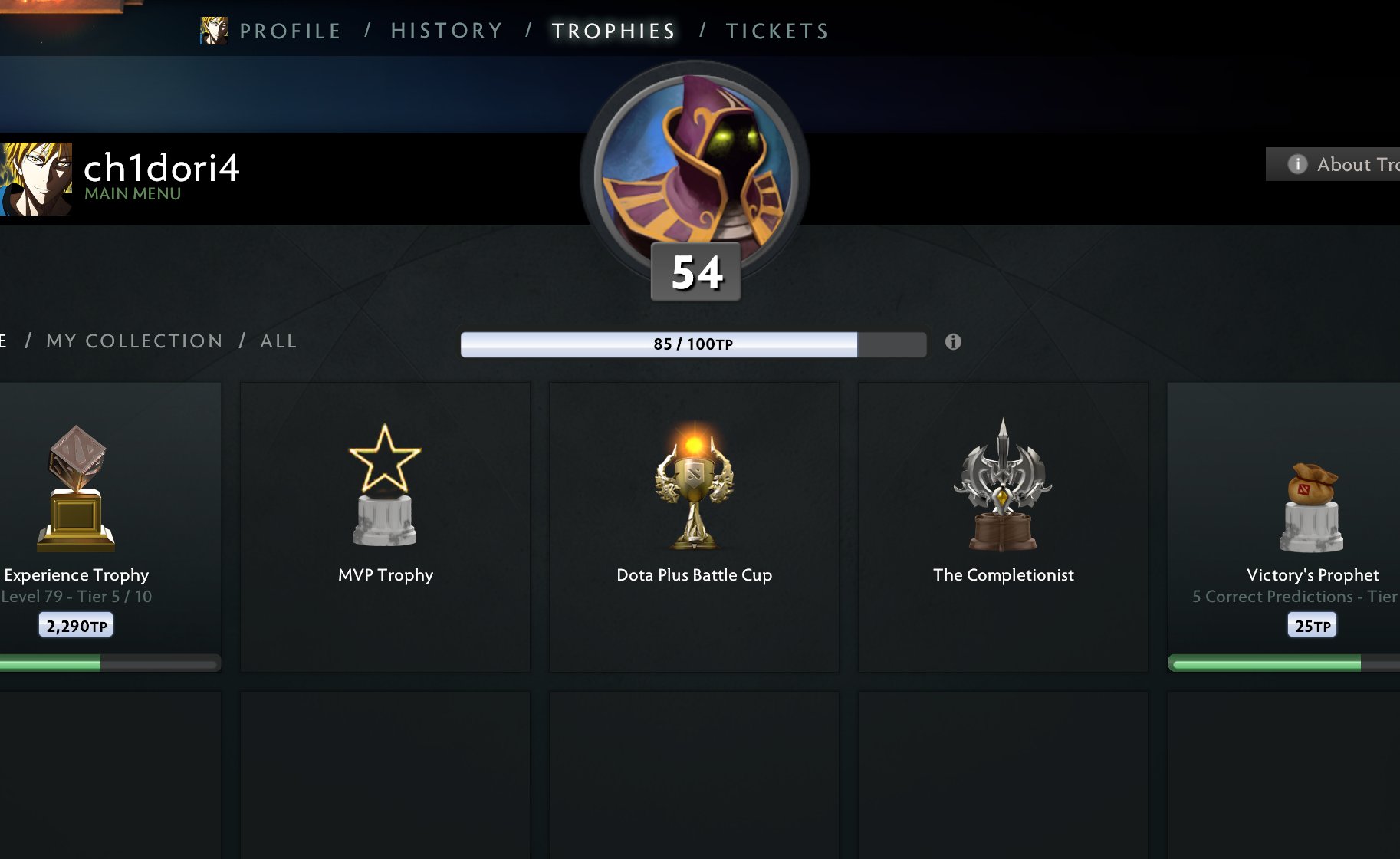Toggle the ALL trophies filter
This screenshot has width=1400, height=859.
[x=278, y=341]
